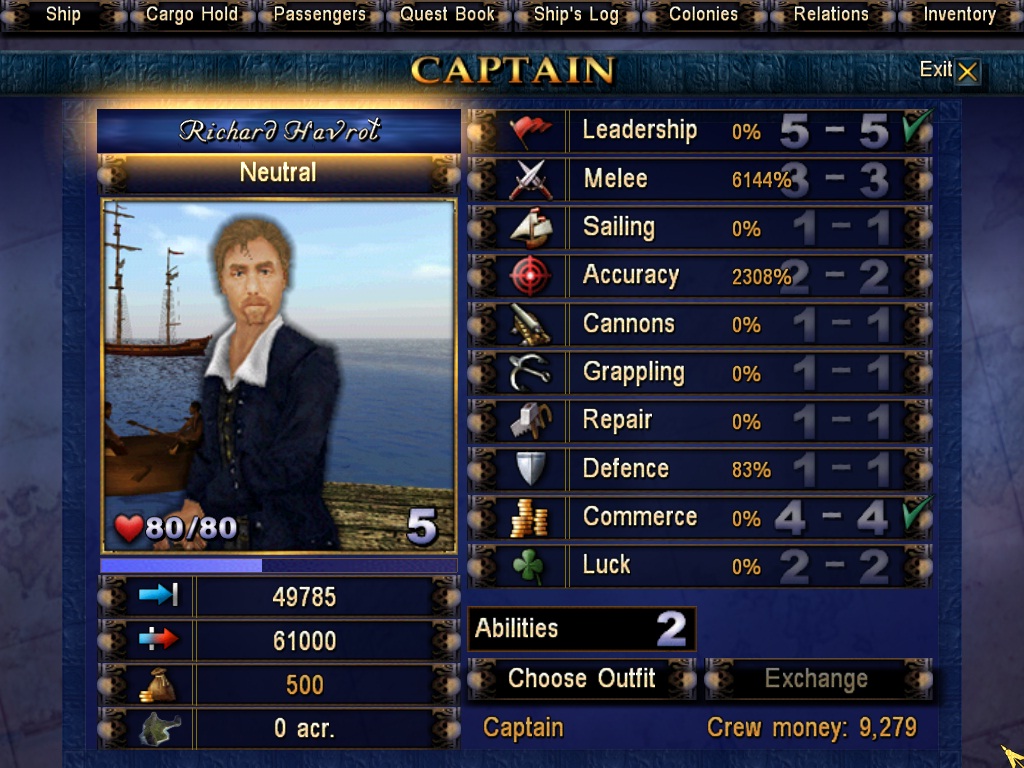Switch to the Cargo Hold tab
Viewport: 1024px width, 768px height.
(x=192, y=15)
